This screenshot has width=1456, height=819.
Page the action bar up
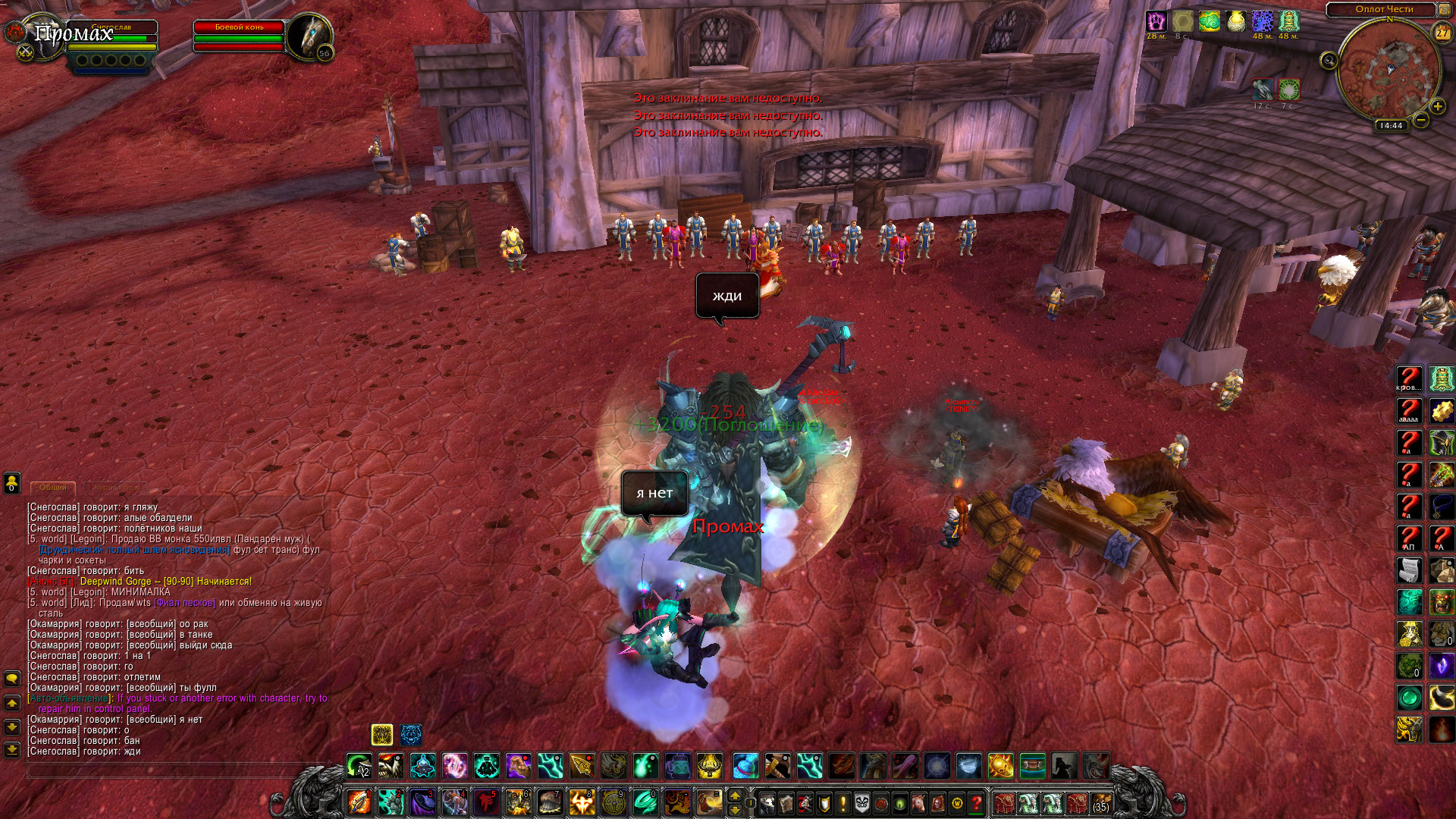pos(734,795)
